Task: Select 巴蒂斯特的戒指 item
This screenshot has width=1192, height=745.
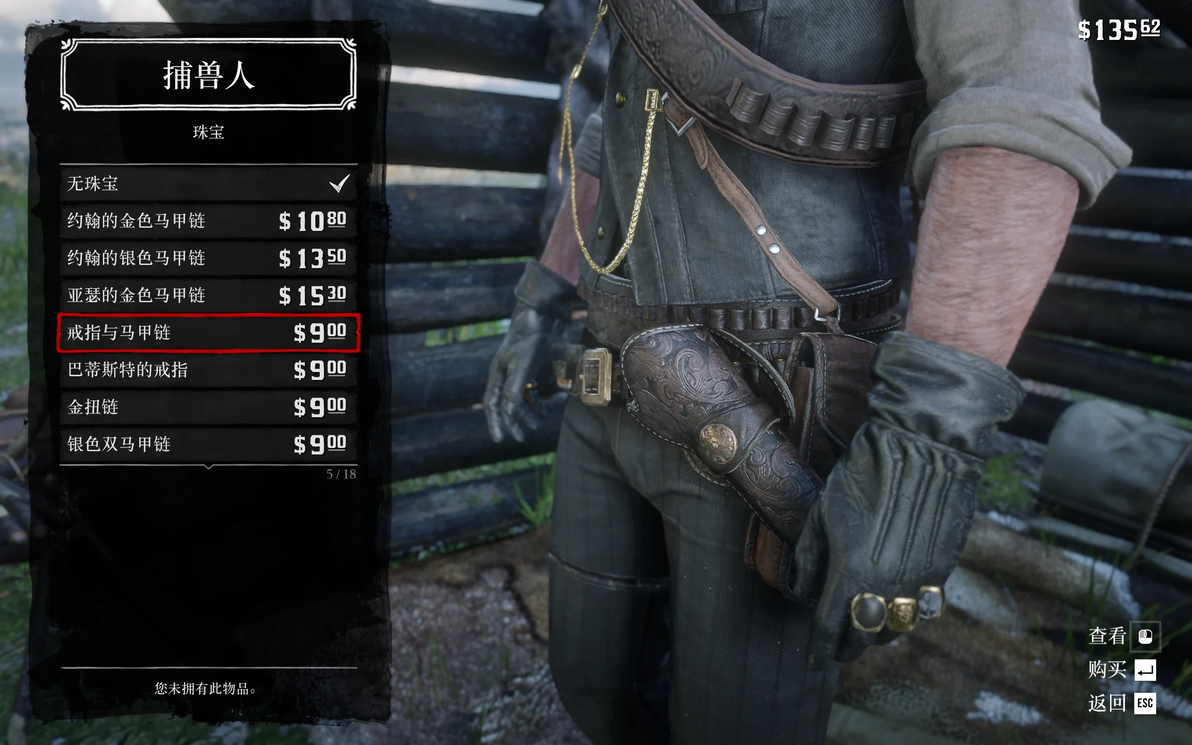Action: pyautogui.click(x=208, y=370)
